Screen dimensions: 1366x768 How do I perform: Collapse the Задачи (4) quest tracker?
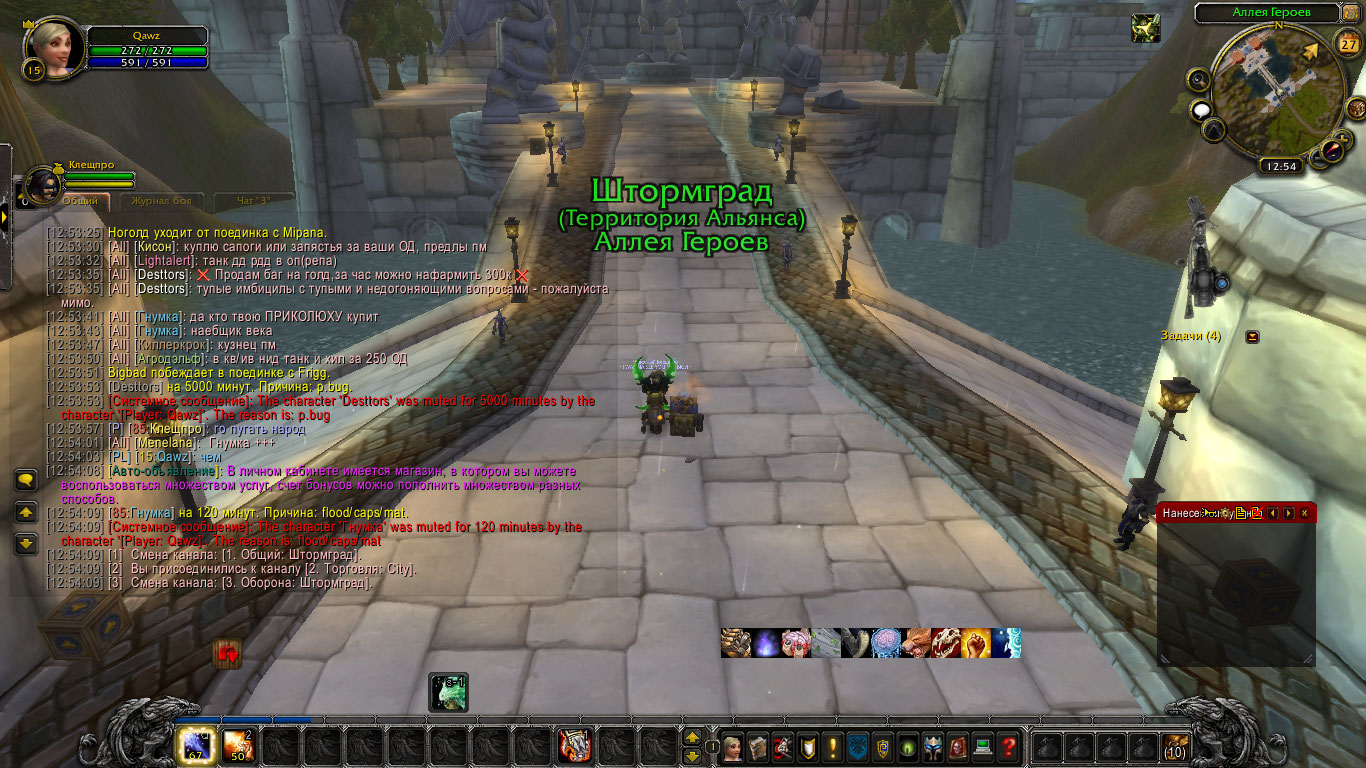[x=1252, y=337]
